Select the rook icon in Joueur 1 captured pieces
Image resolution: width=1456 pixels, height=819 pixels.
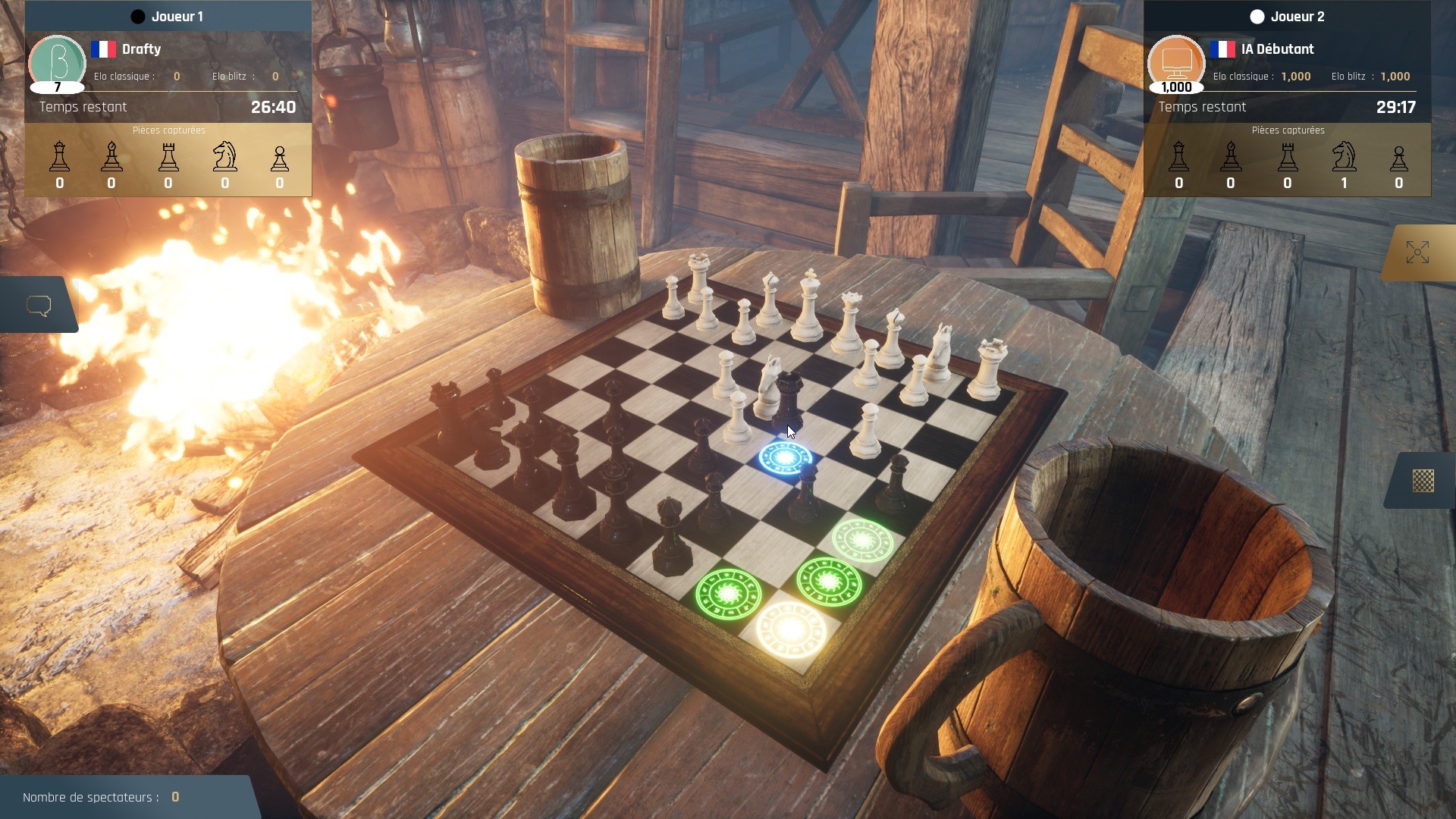point(168,157)
